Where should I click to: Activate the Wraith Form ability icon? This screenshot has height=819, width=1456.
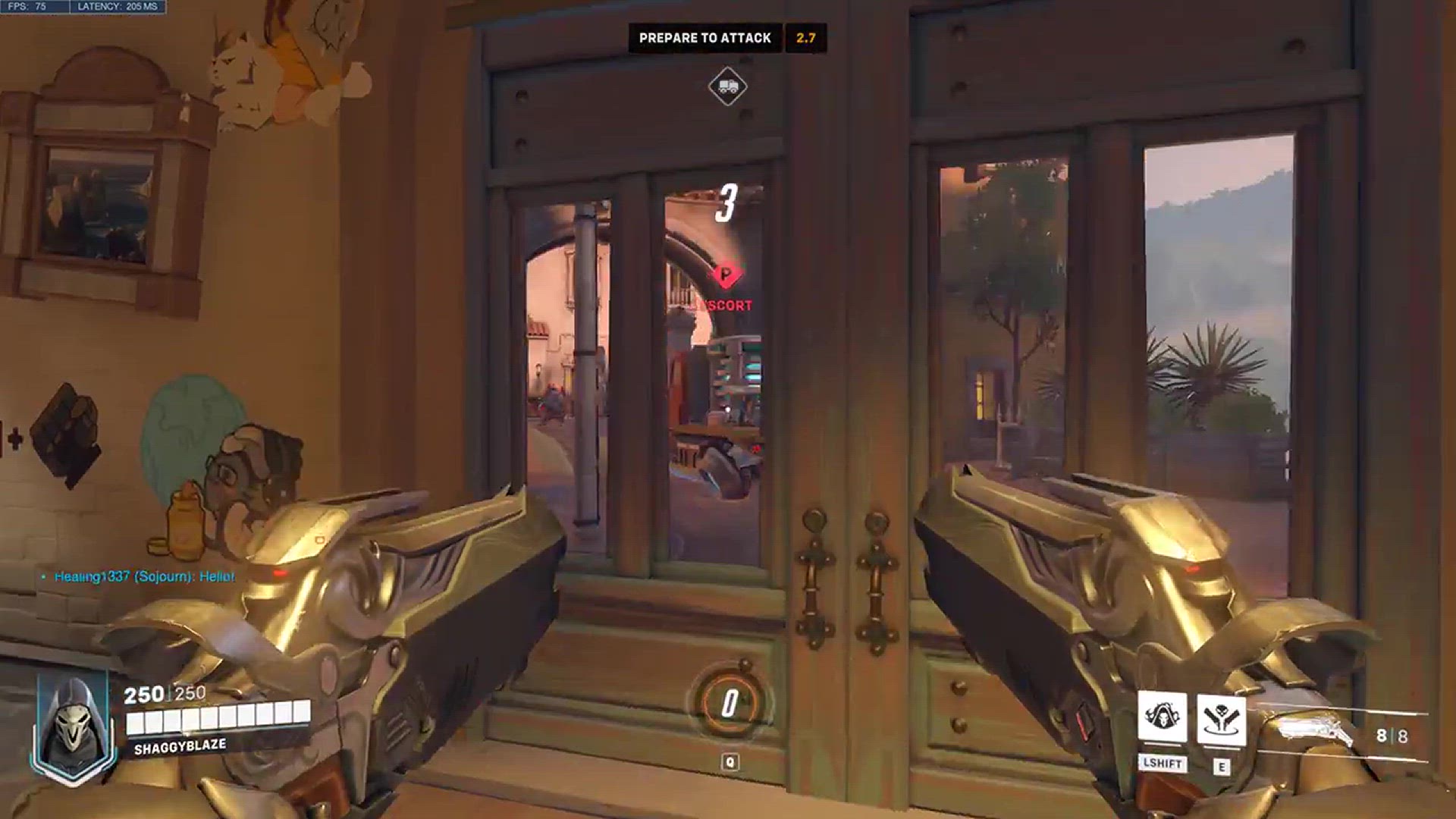[1162, 717]
